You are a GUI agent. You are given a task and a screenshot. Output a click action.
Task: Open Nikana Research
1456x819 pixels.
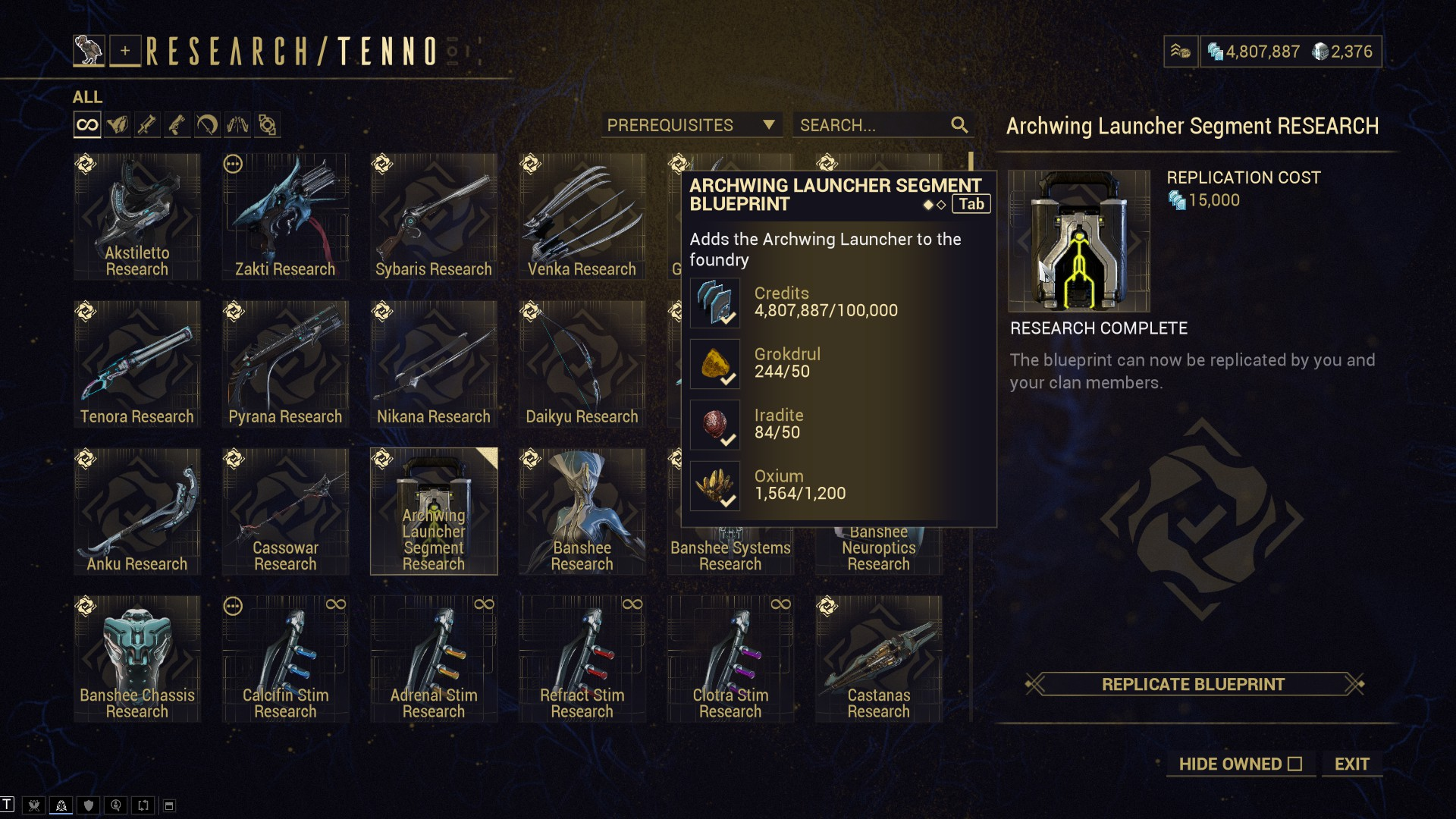434,364
